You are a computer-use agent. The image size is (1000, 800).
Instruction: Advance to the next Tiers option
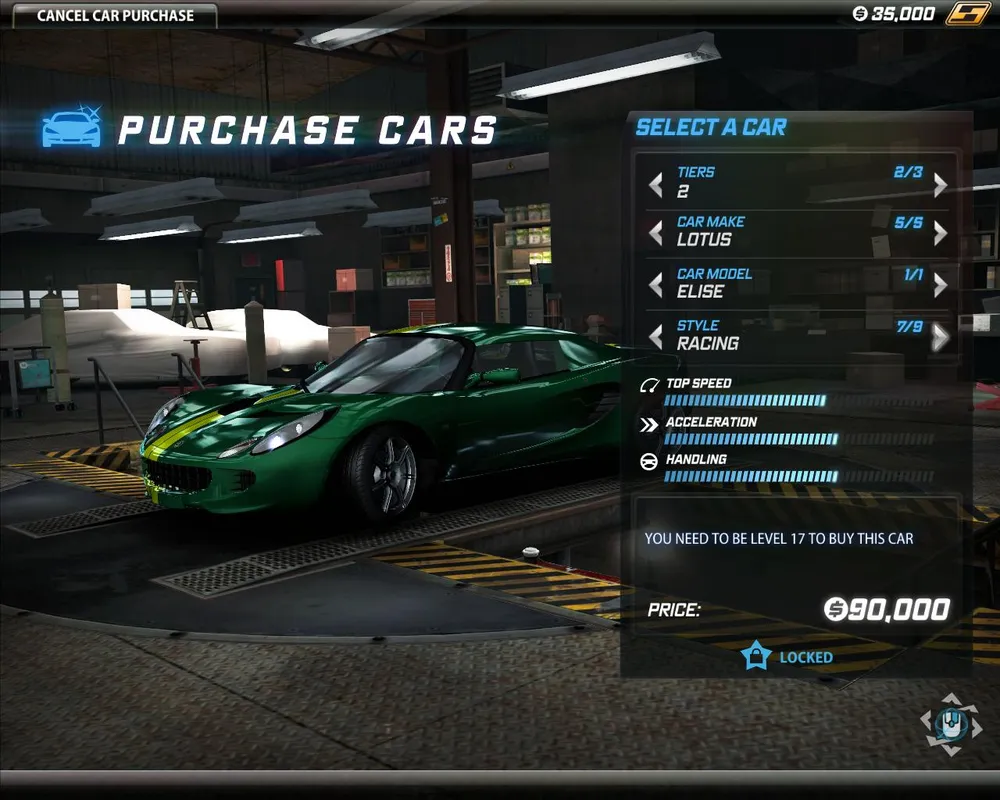pyautogui.click(x=940, y=185)
